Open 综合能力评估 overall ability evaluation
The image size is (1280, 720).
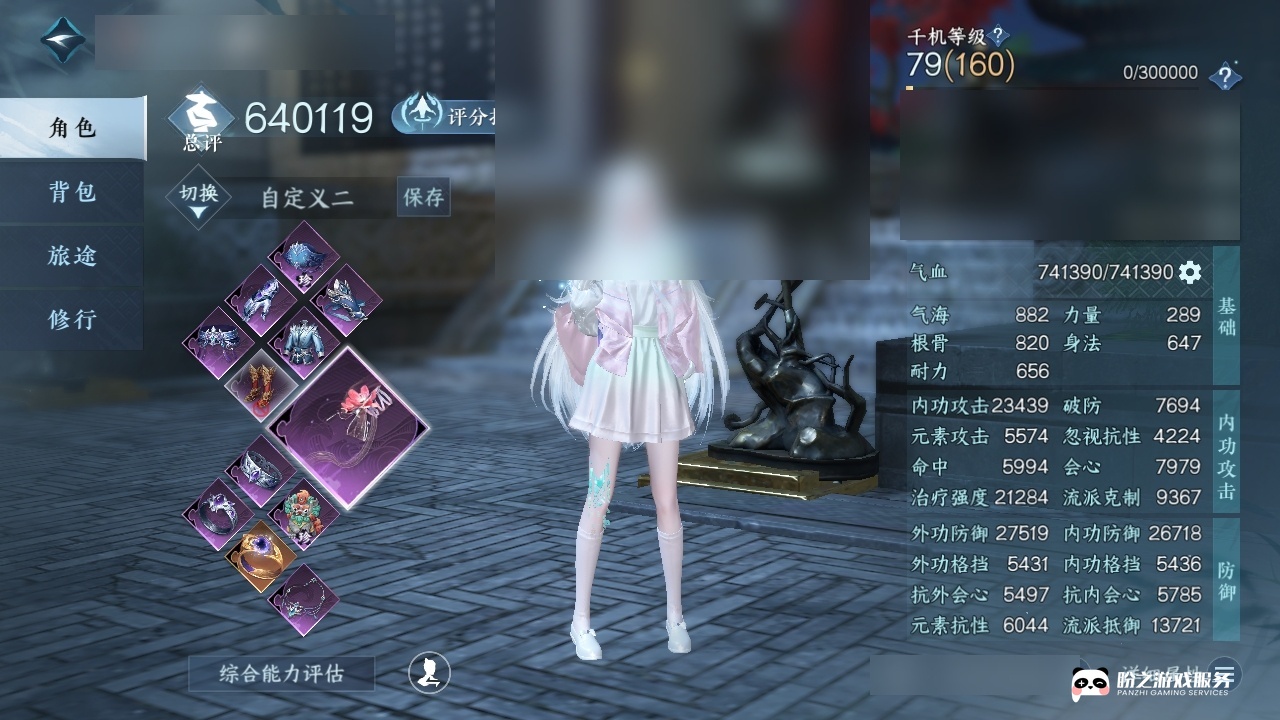point(281,674)
